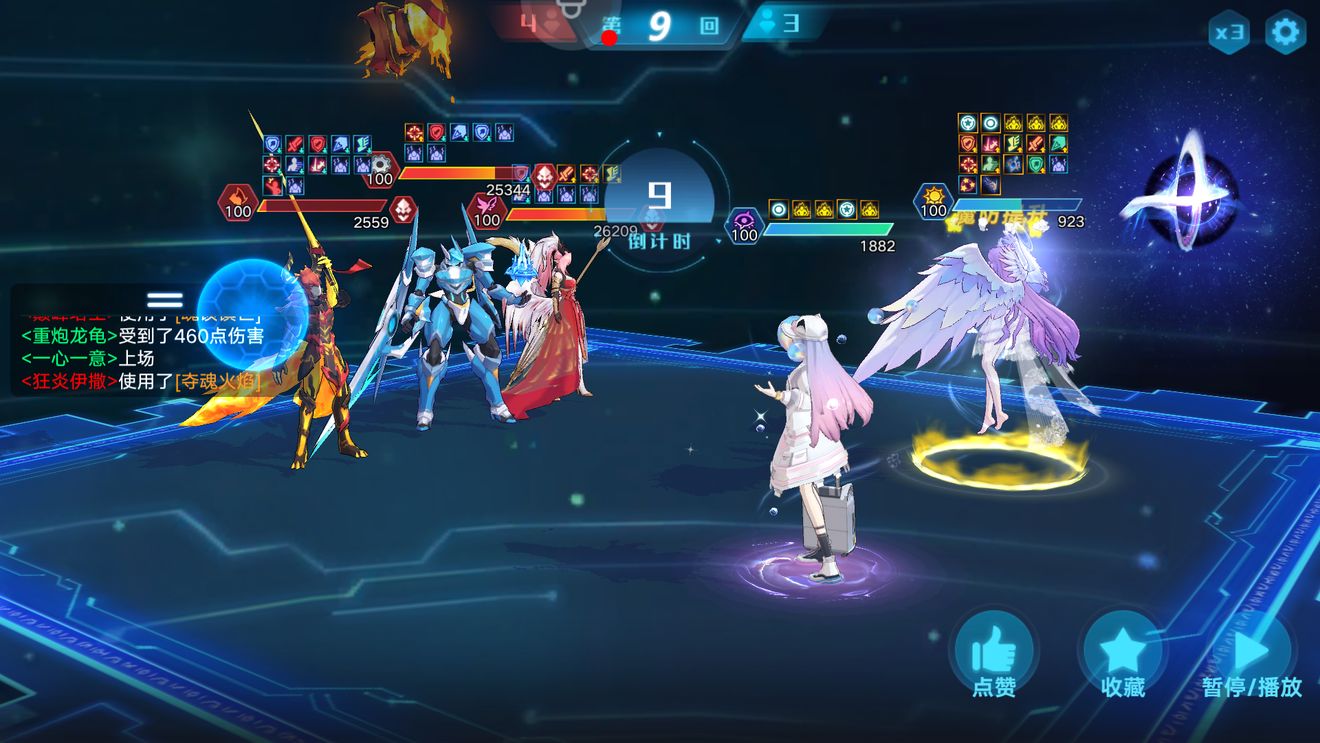Expand the battle log hamburger handle

click(165, 299)
